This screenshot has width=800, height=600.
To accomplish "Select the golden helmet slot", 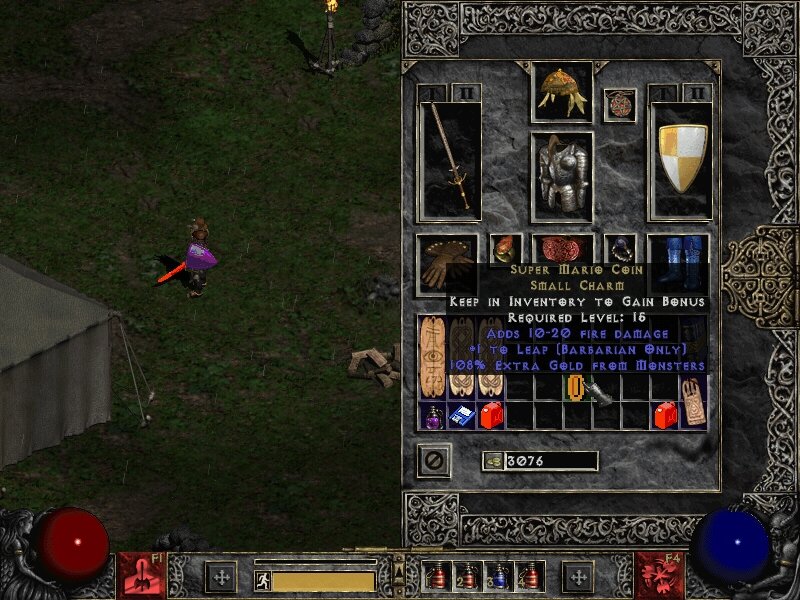I will point(561,91).
